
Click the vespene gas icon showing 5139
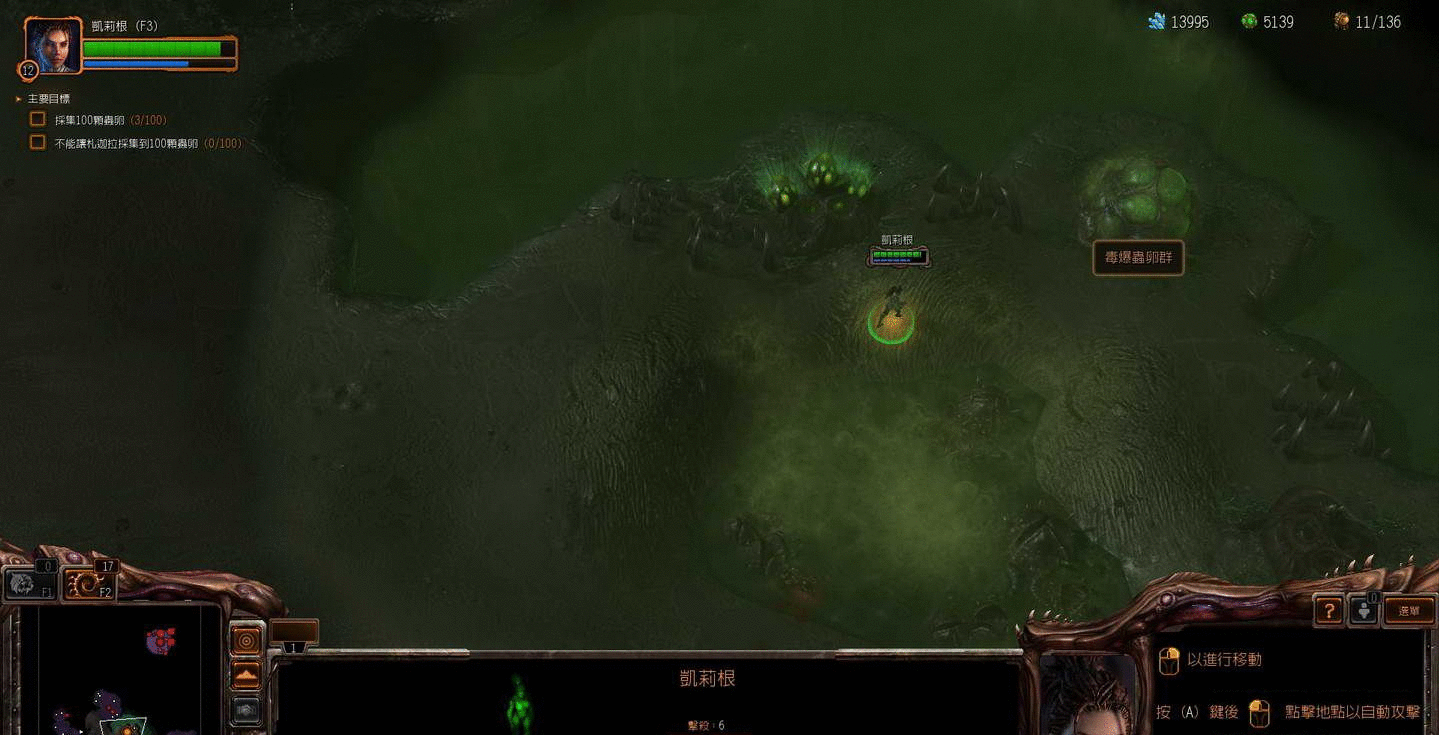click(1246, 20)
